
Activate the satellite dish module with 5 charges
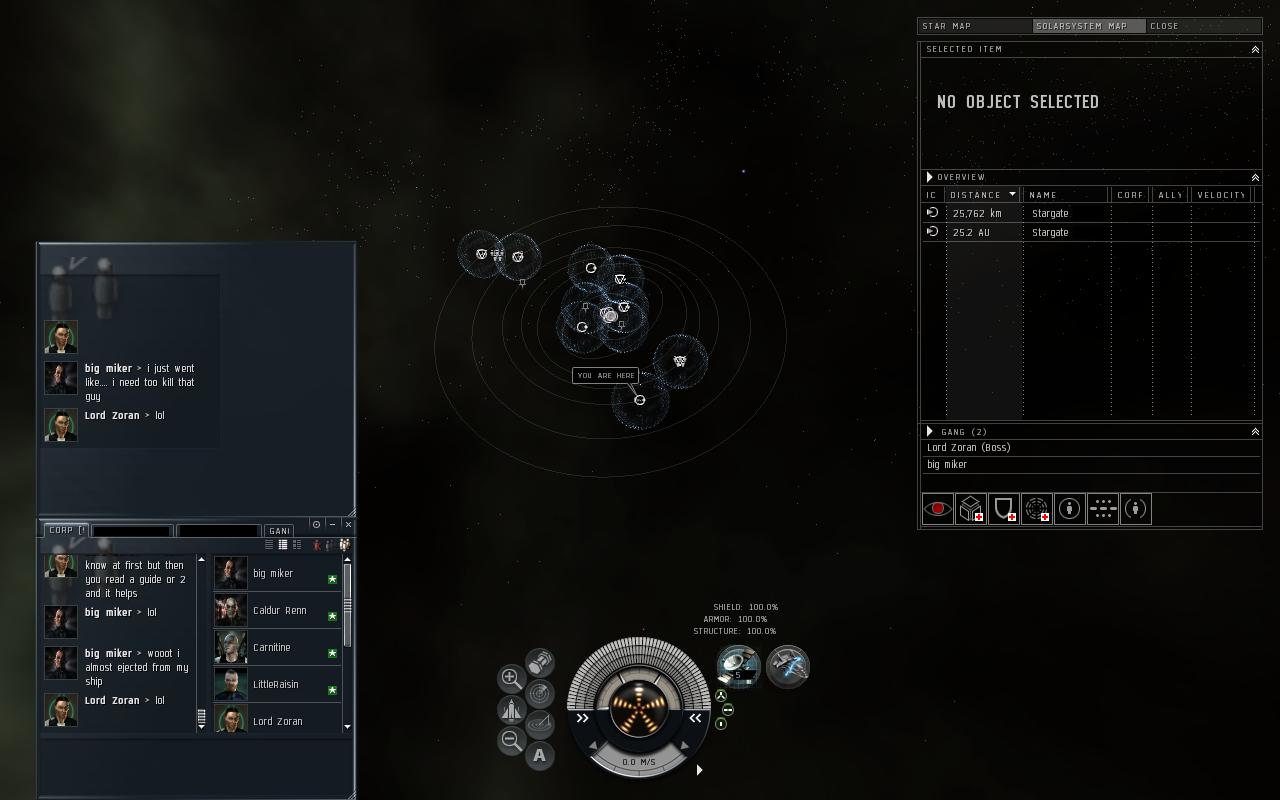[x=738, y=665]
